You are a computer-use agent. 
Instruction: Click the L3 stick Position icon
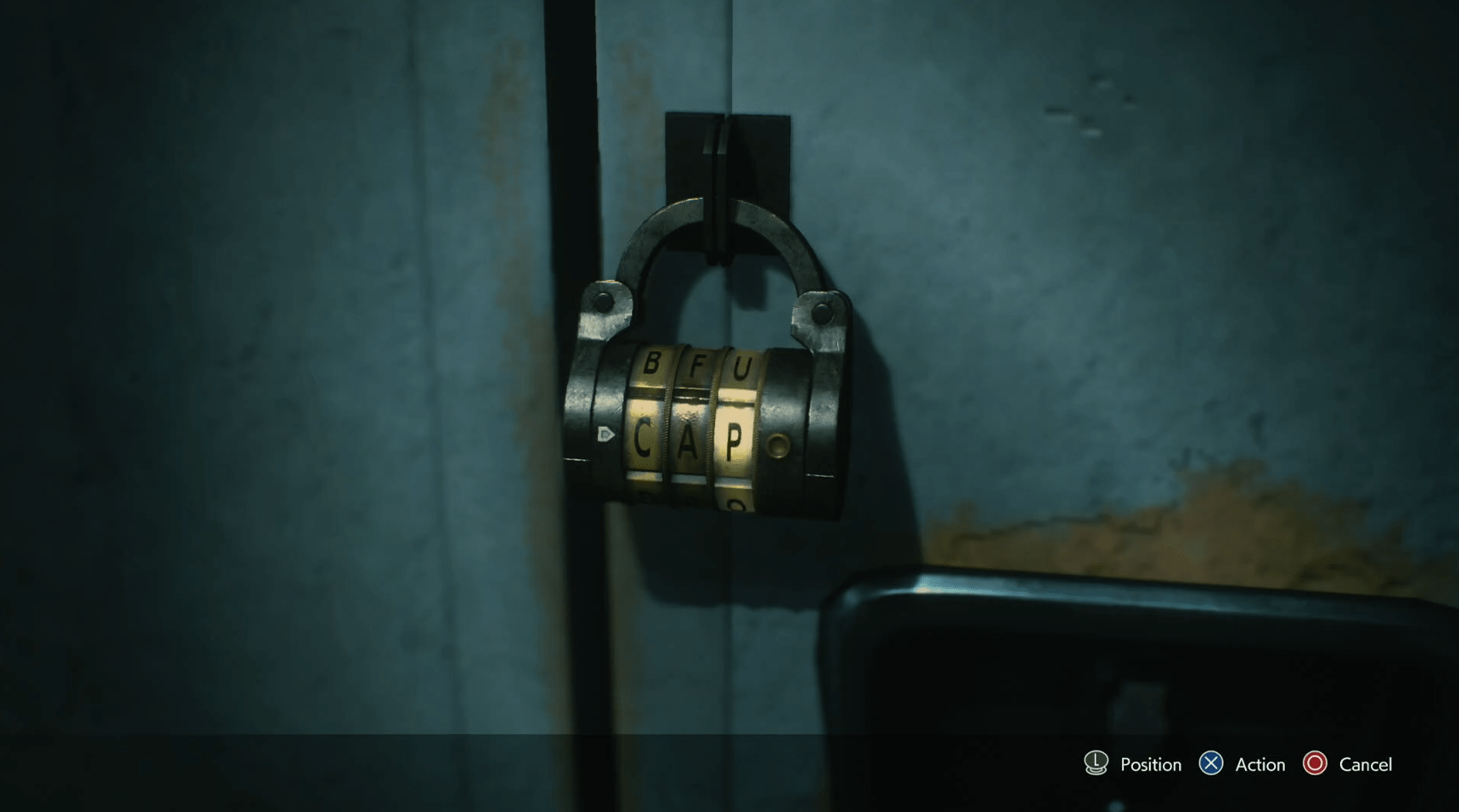click(1094, 764)
